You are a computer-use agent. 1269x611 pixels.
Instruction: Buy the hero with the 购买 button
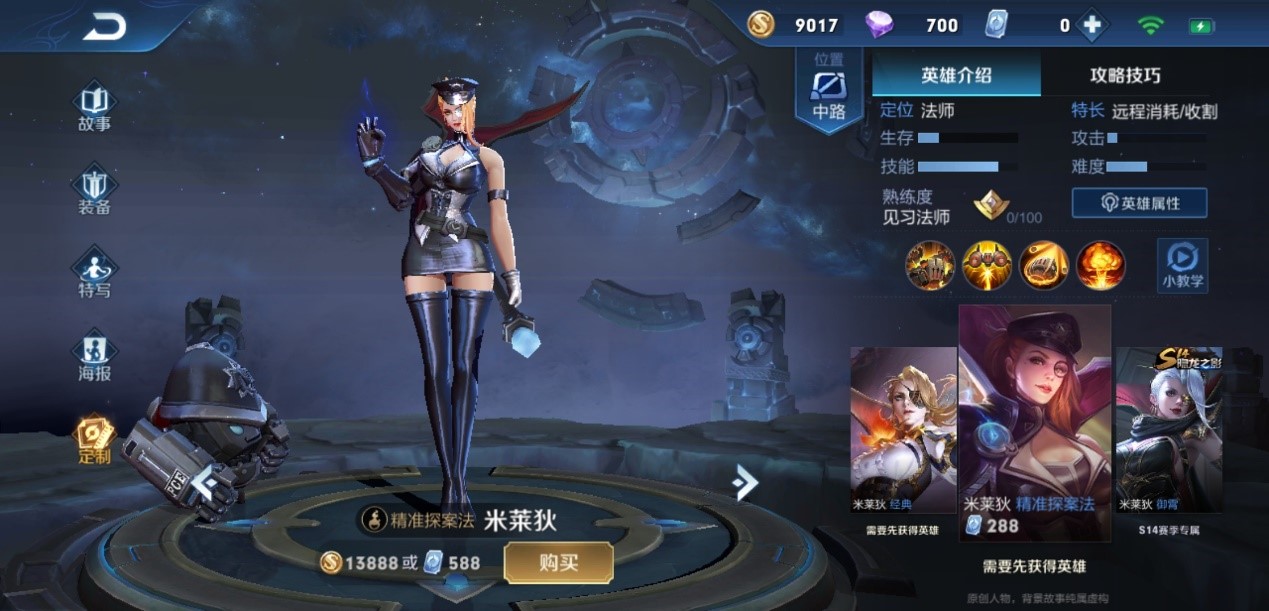(x=558, y=562)
